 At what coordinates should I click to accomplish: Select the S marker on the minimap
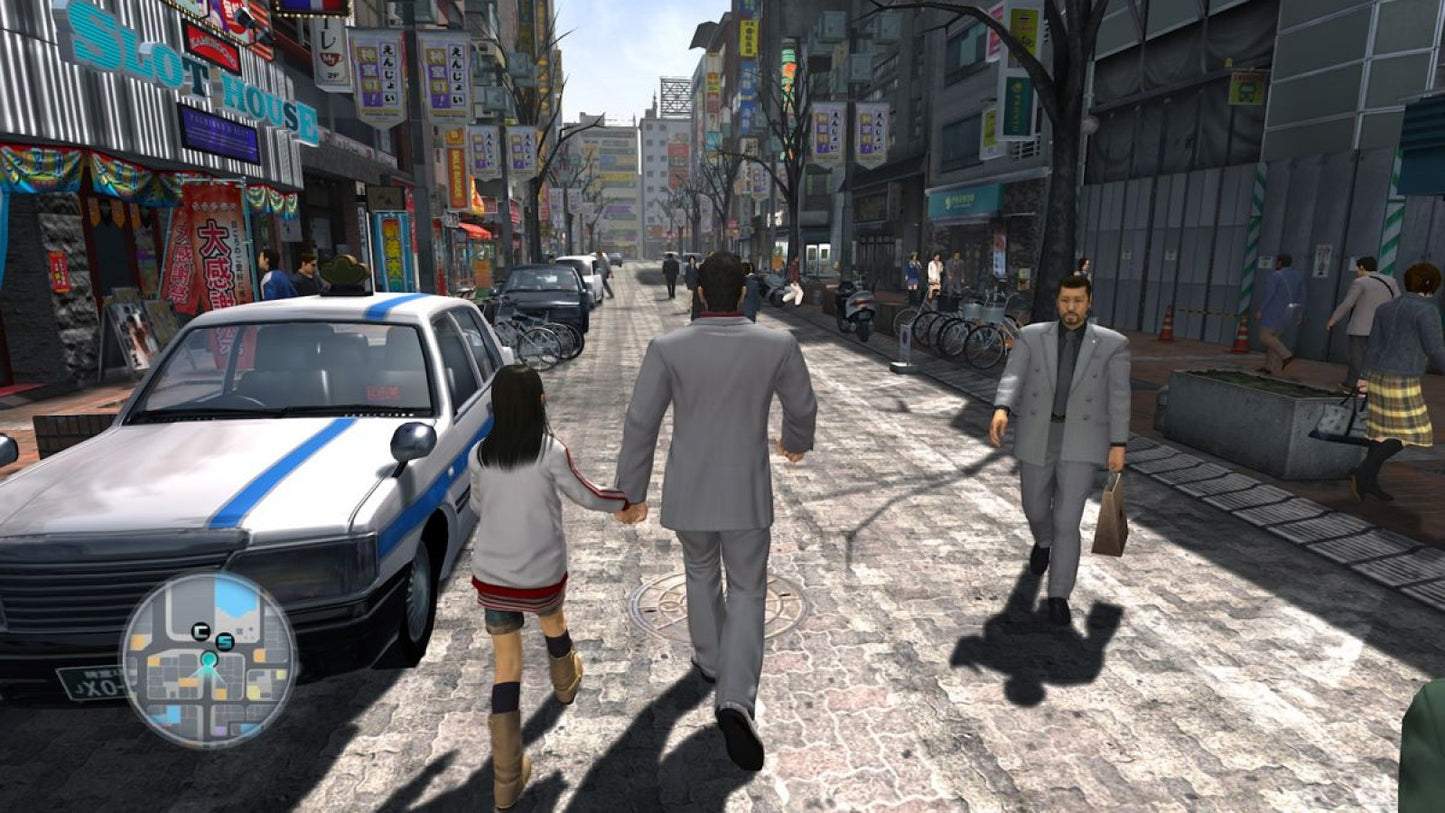(225, 641)
